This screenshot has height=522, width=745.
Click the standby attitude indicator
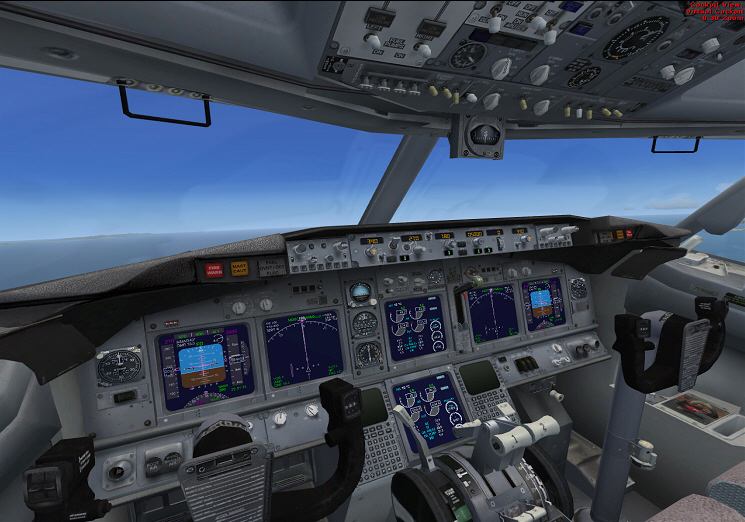tap(360, 294)
